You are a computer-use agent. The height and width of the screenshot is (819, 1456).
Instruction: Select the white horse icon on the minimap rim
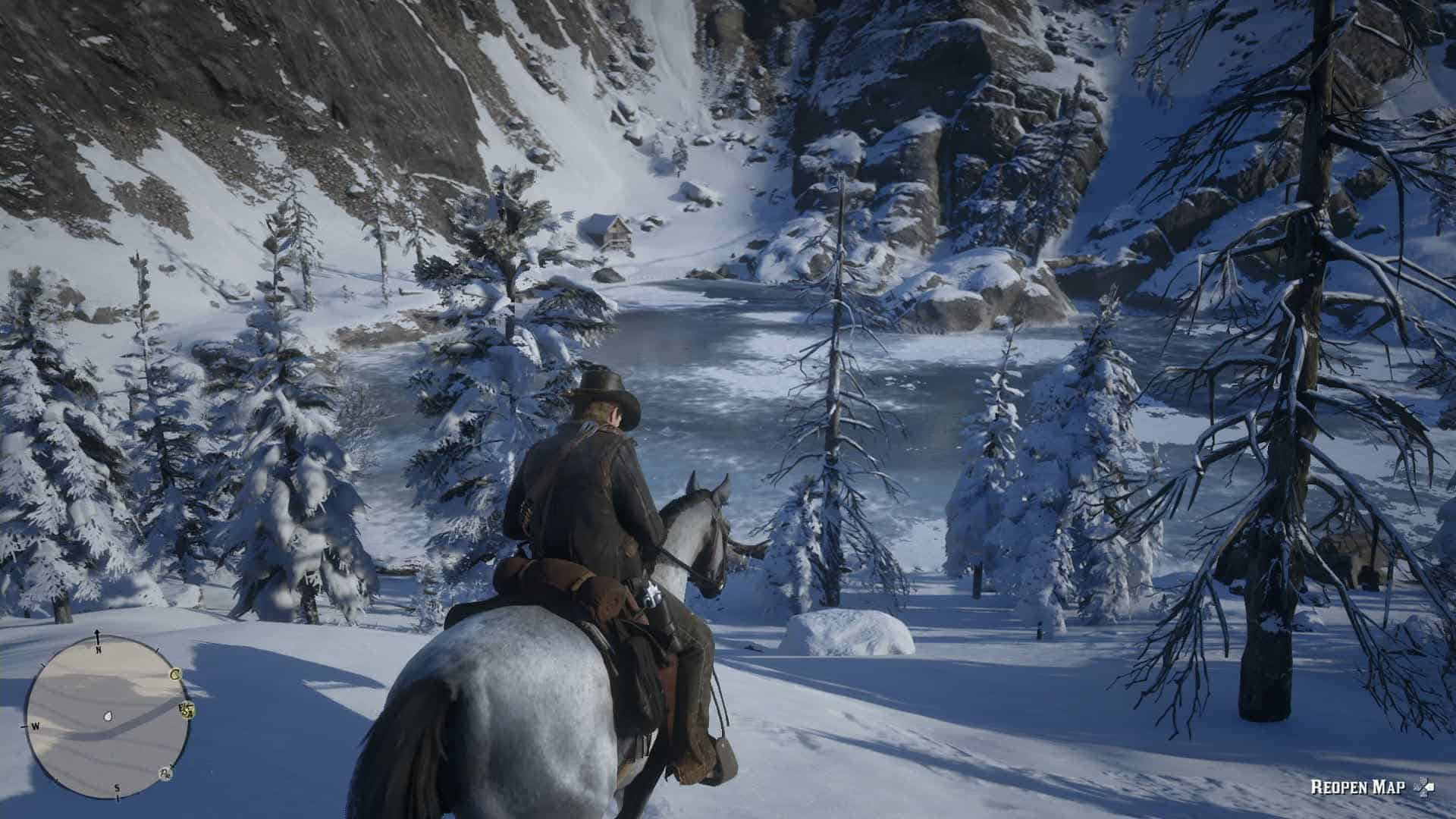pos(165,773)
